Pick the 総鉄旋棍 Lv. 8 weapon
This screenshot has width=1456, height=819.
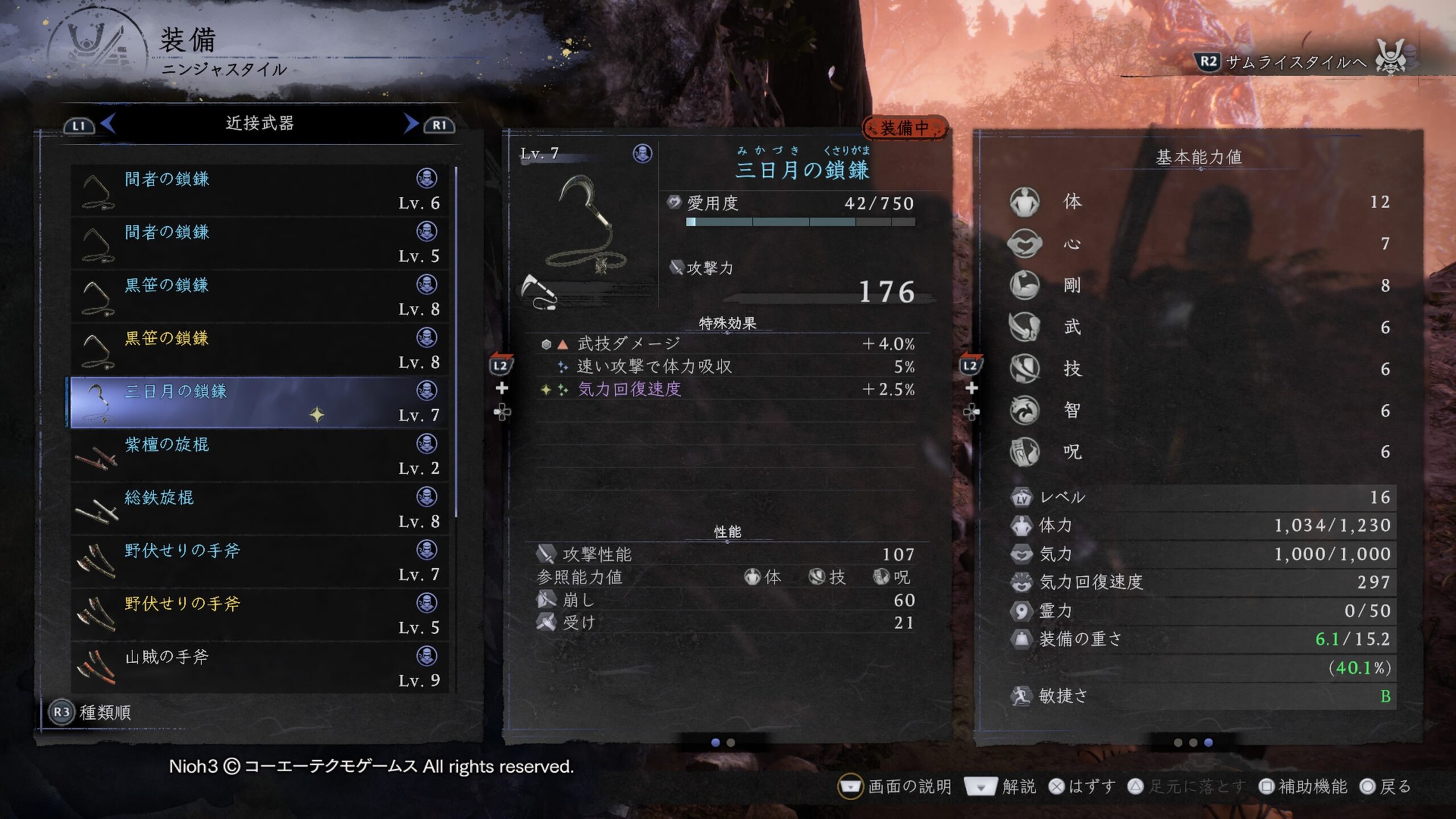point(259,509)
